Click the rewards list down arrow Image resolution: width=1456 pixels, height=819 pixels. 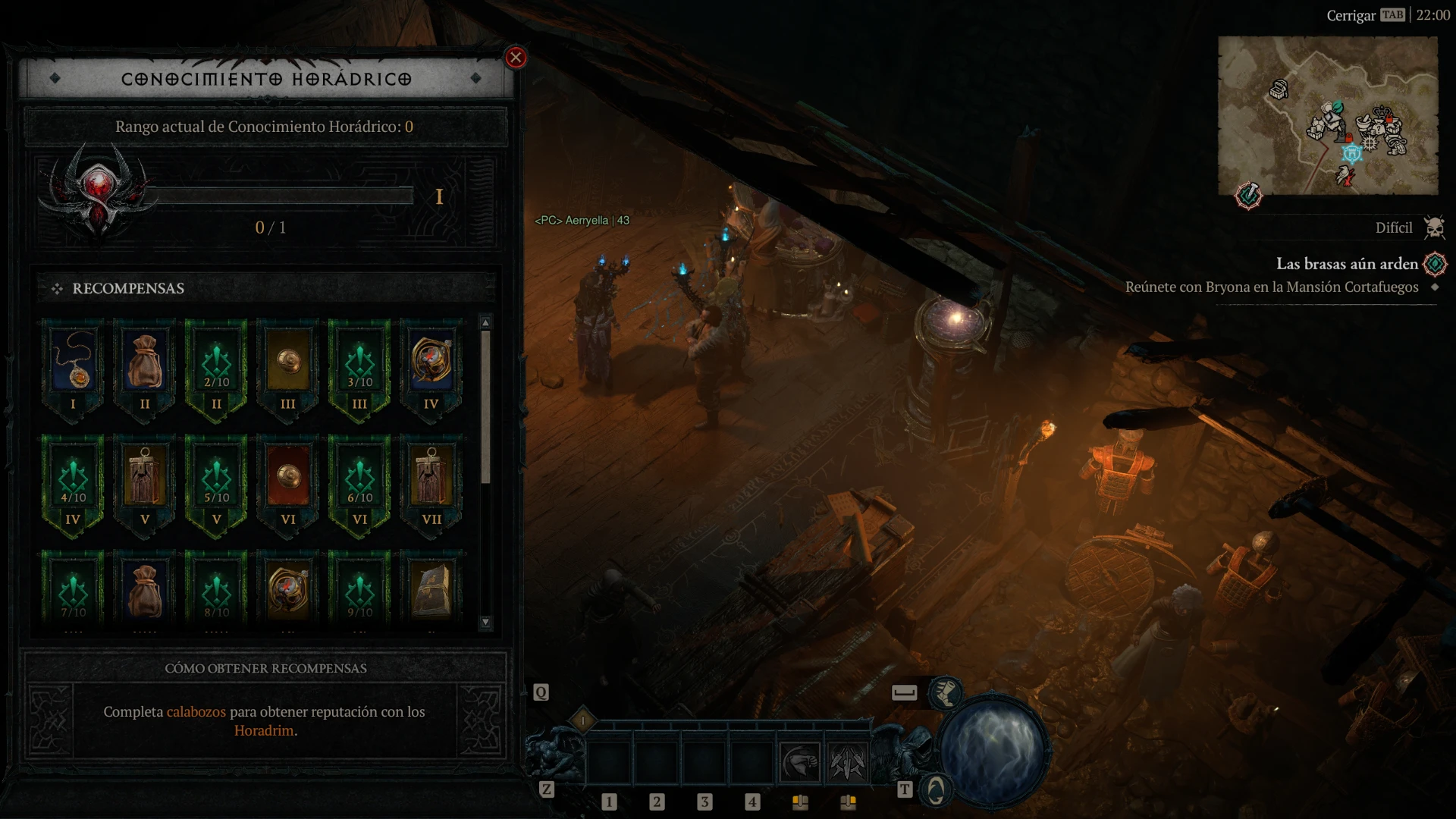pyautogui.click(x=485, y=623)
